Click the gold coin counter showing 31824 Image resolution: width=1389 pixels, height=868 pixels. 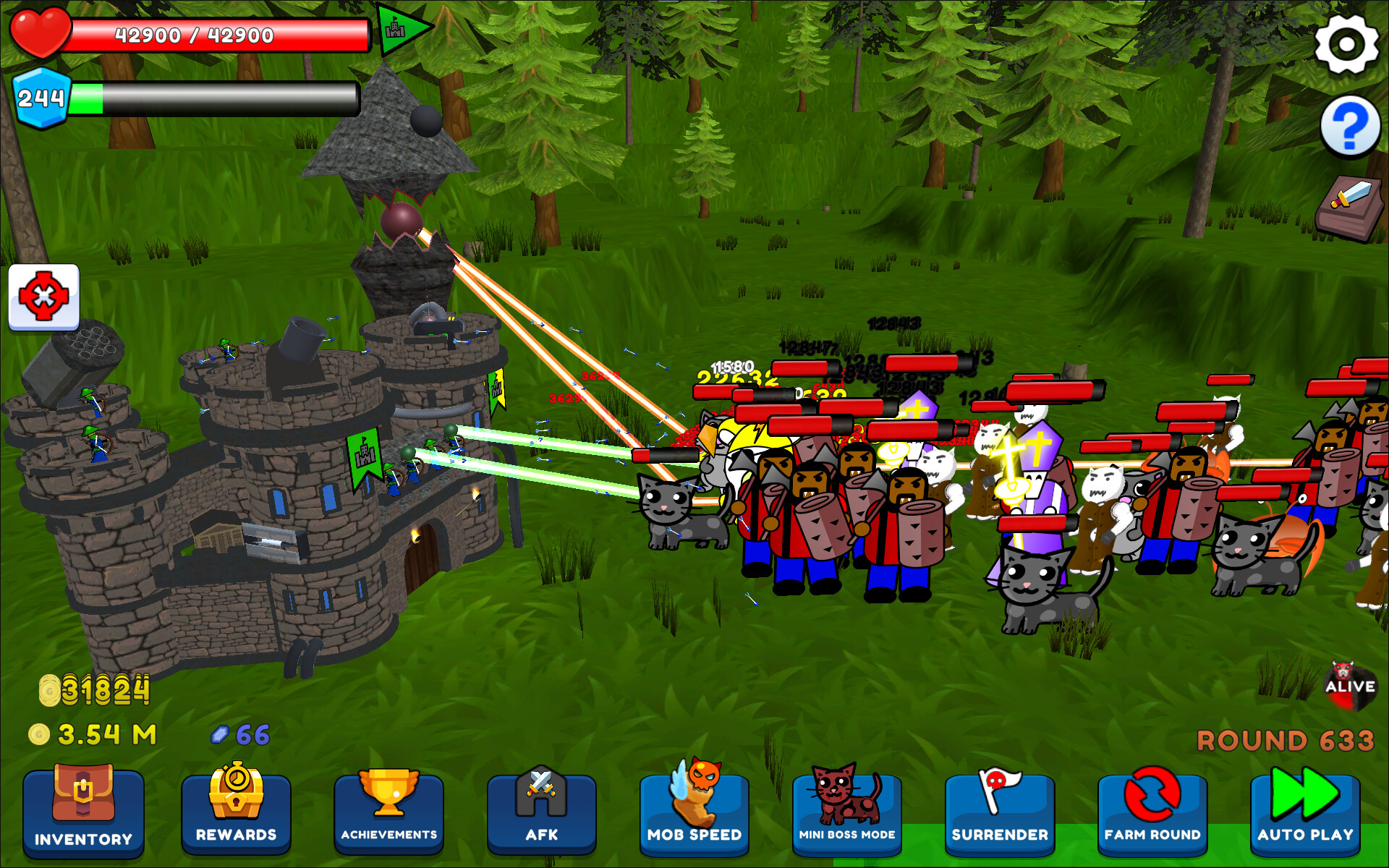[94, 691]
